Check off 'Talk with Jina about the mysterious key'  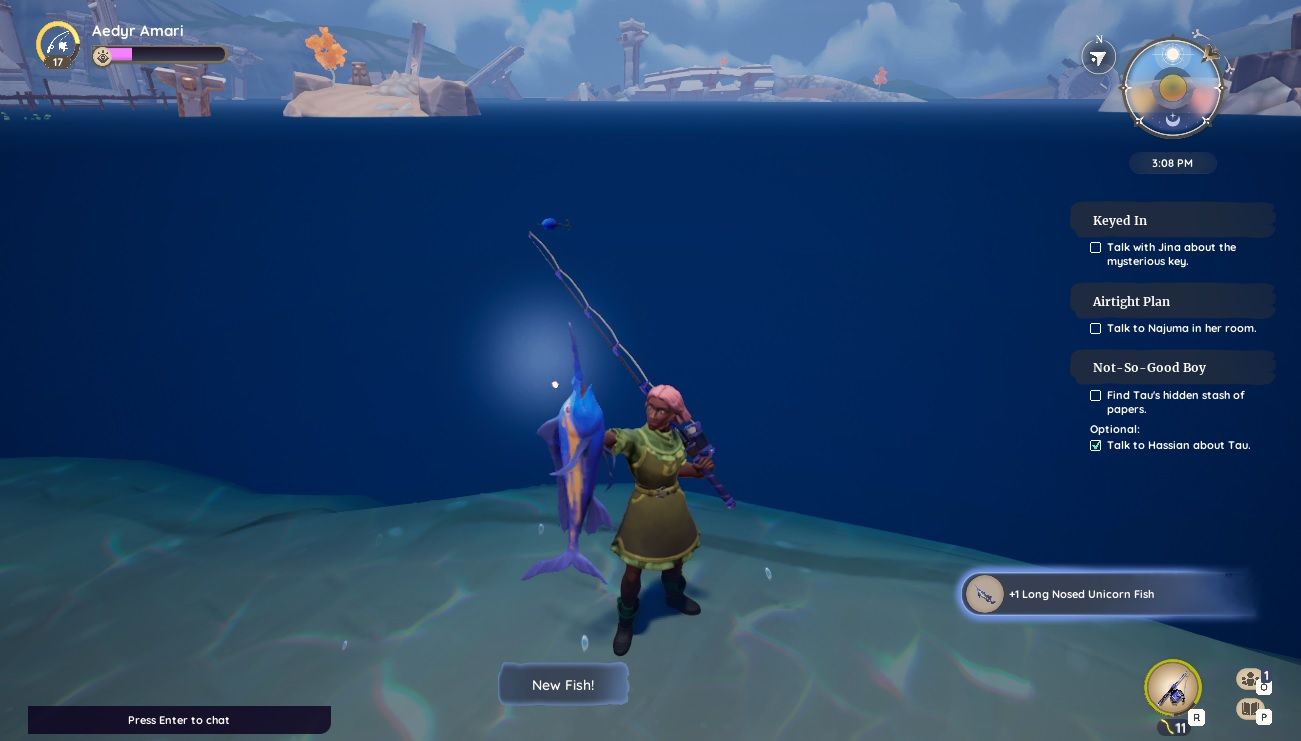(1095, 247)
